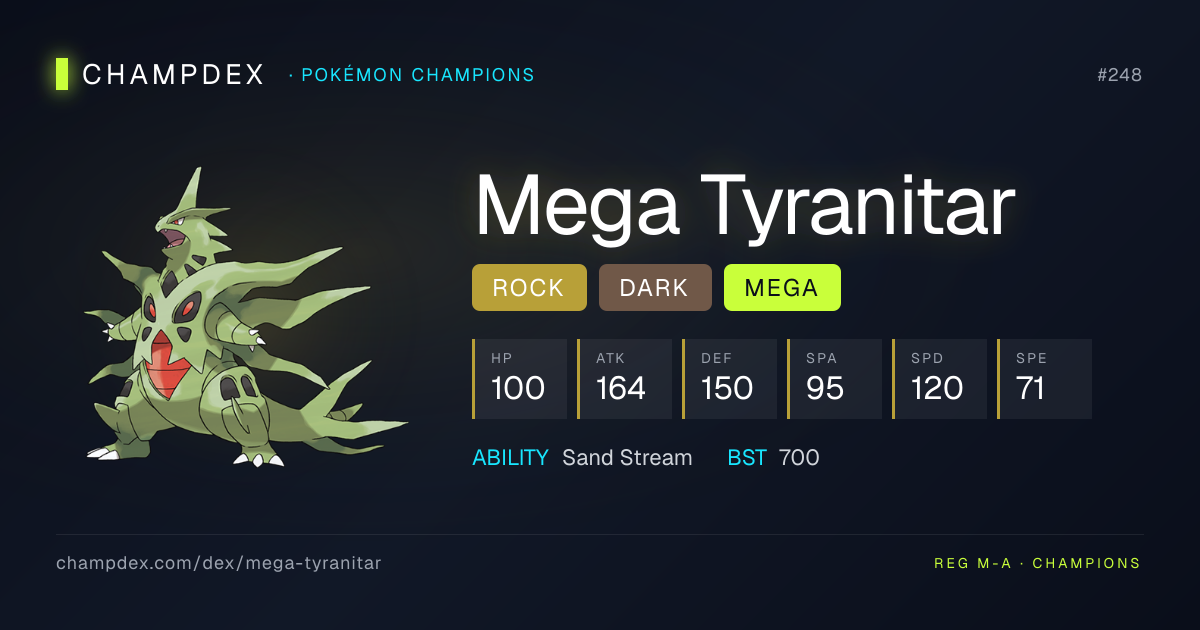Select the ROCK type badge
1200x630 pixels.
tap(529, 288)
